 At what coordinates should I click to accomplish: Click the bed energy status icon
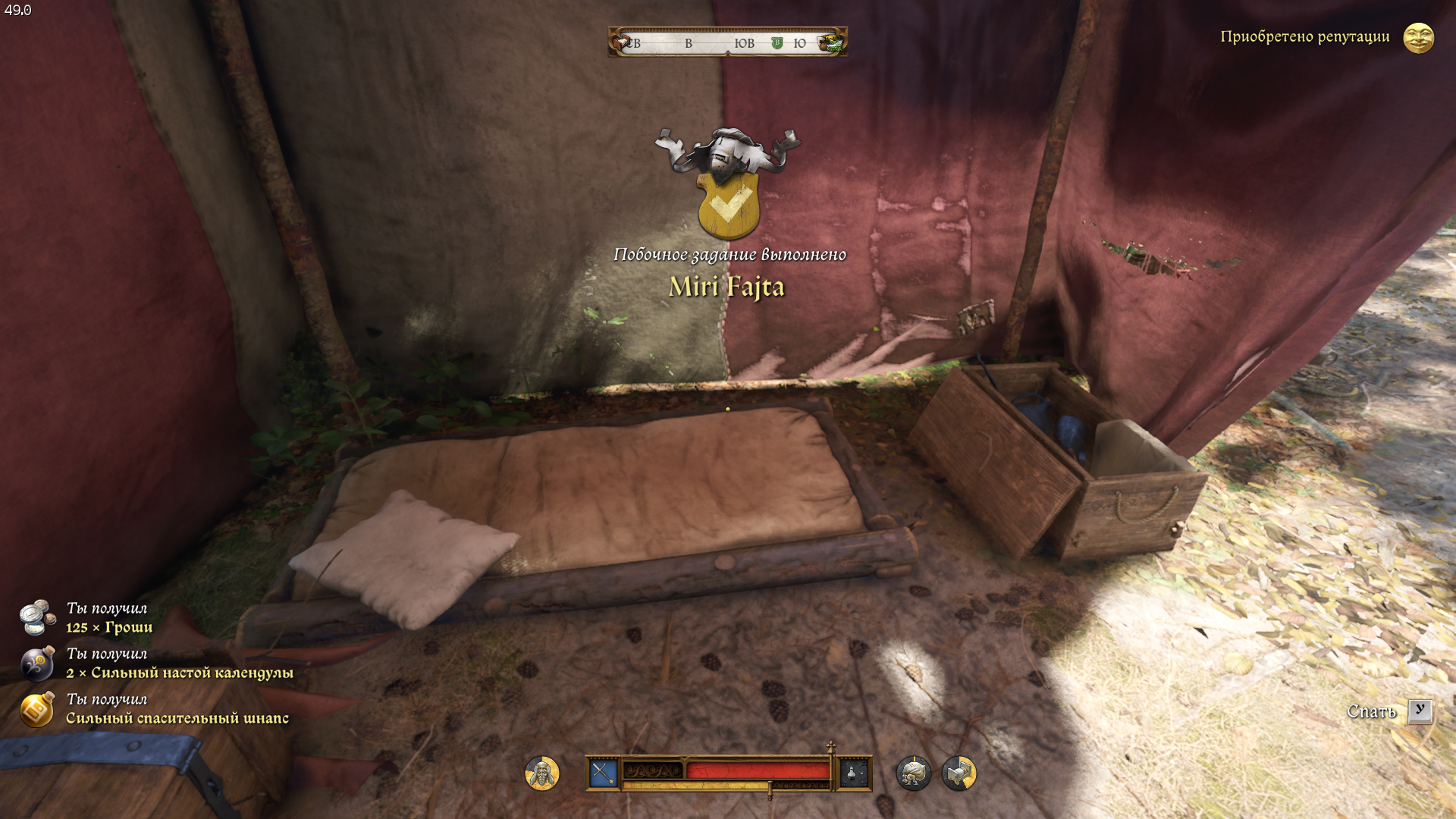[959, 773]
